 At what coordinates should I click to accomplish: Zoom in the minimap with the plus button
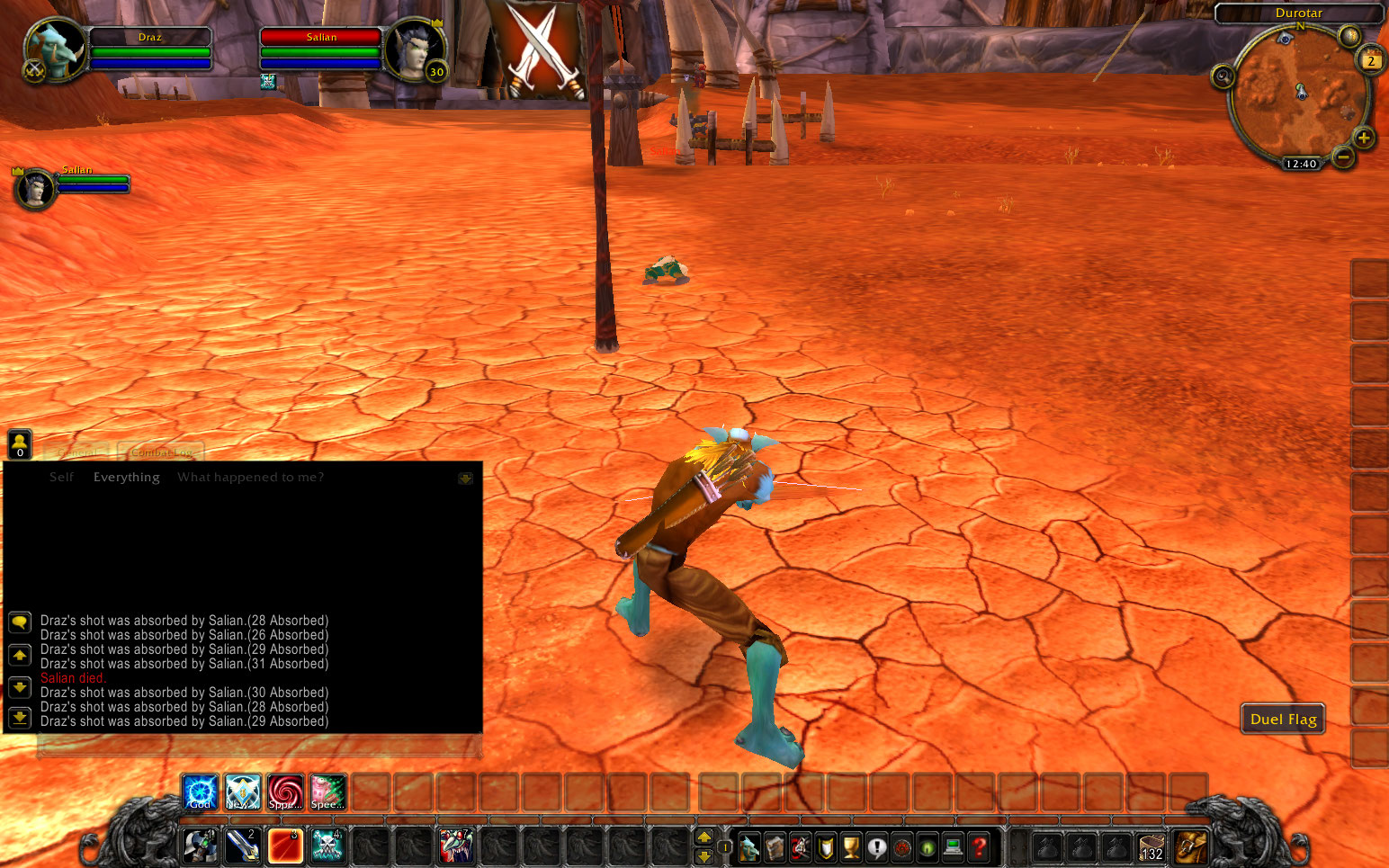coord(1366,139)
